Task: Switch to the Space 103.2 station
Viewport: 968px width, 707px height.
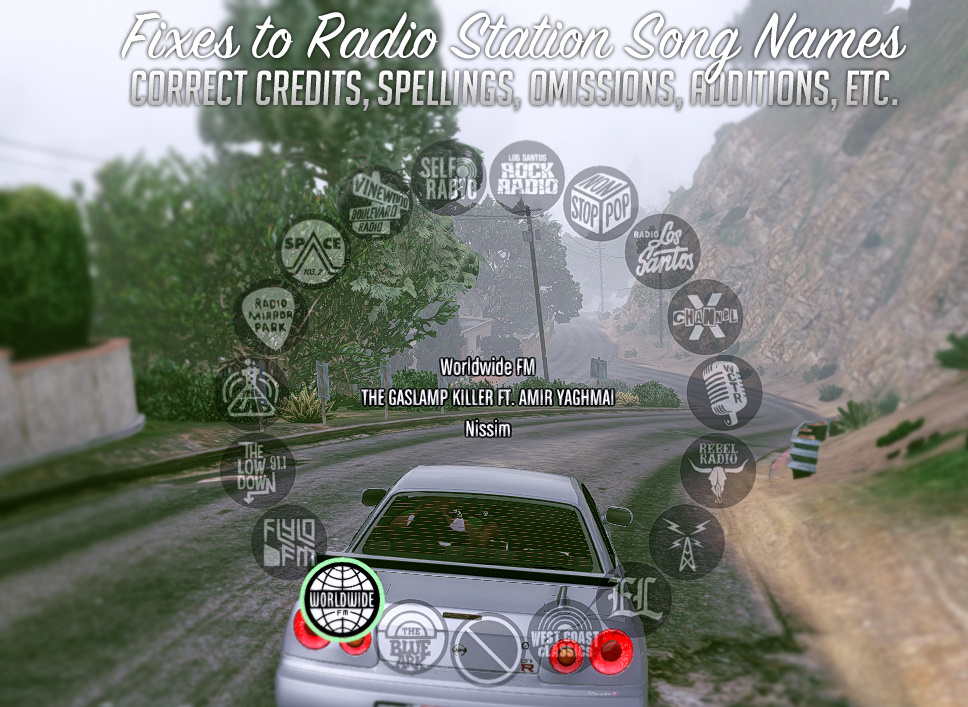Action: 313,251
